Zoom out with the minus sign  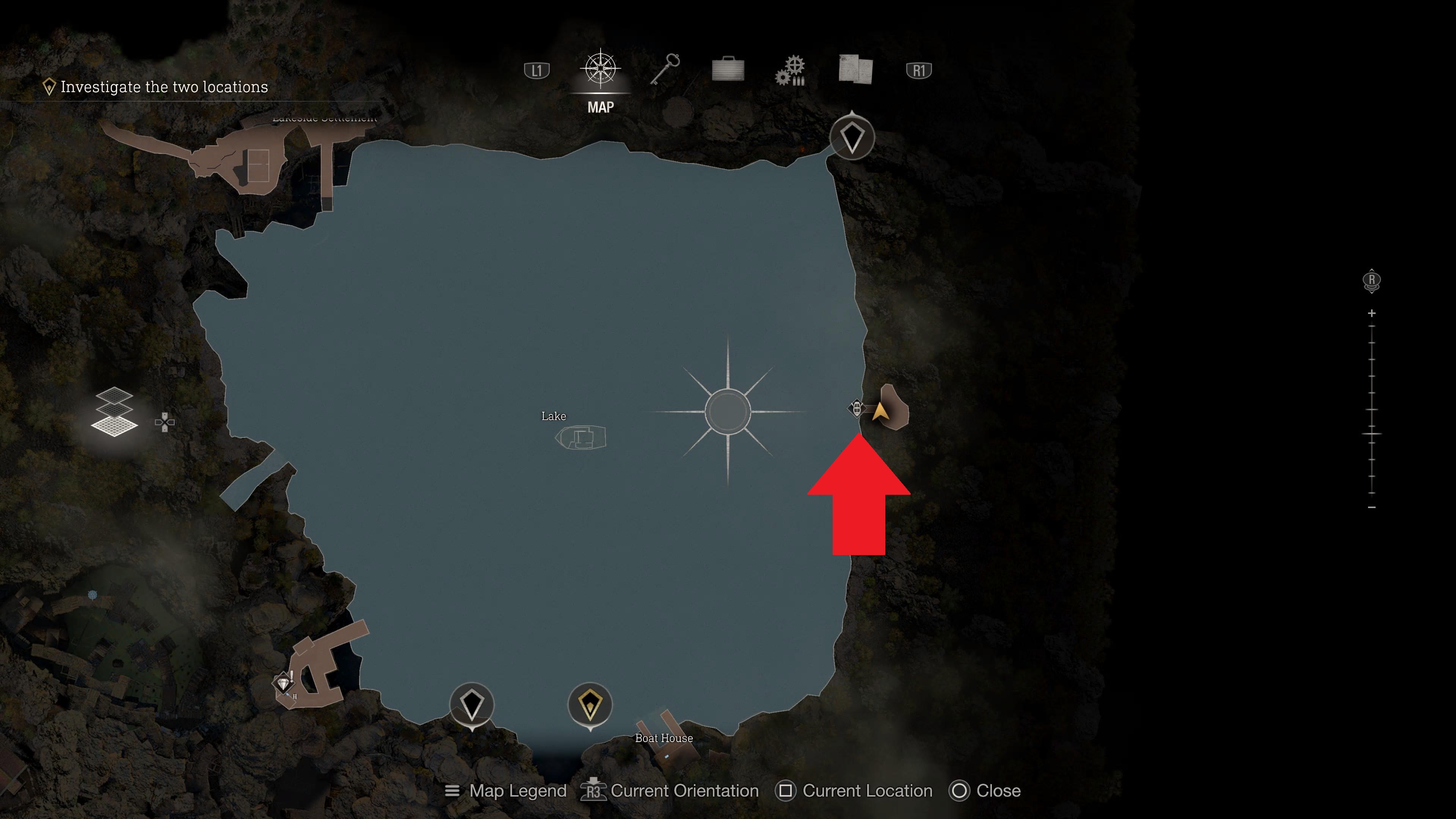tap(1372, 508)
